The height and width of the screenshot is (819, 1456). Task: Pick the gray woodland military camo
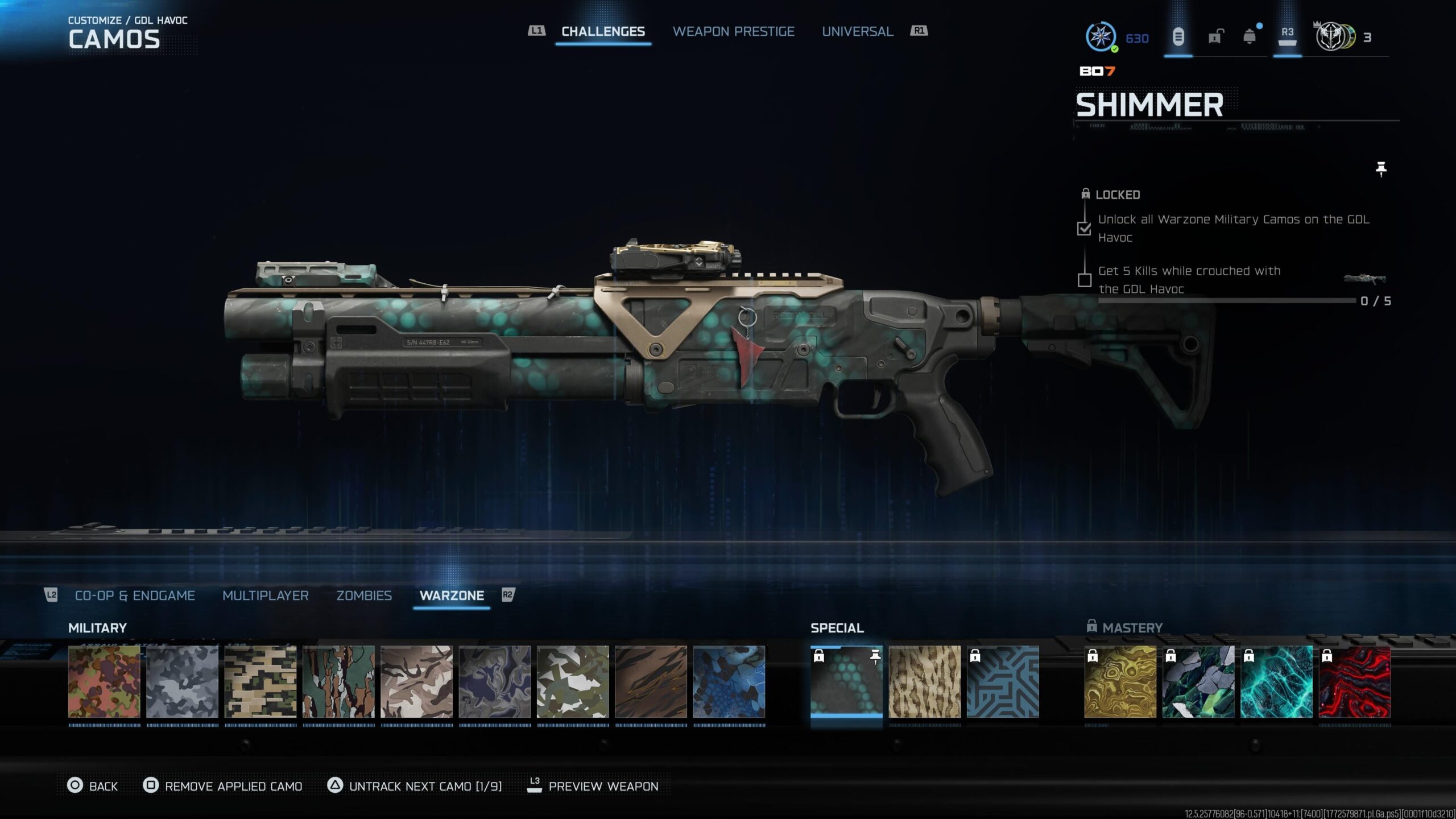click(x=182, y=681)
